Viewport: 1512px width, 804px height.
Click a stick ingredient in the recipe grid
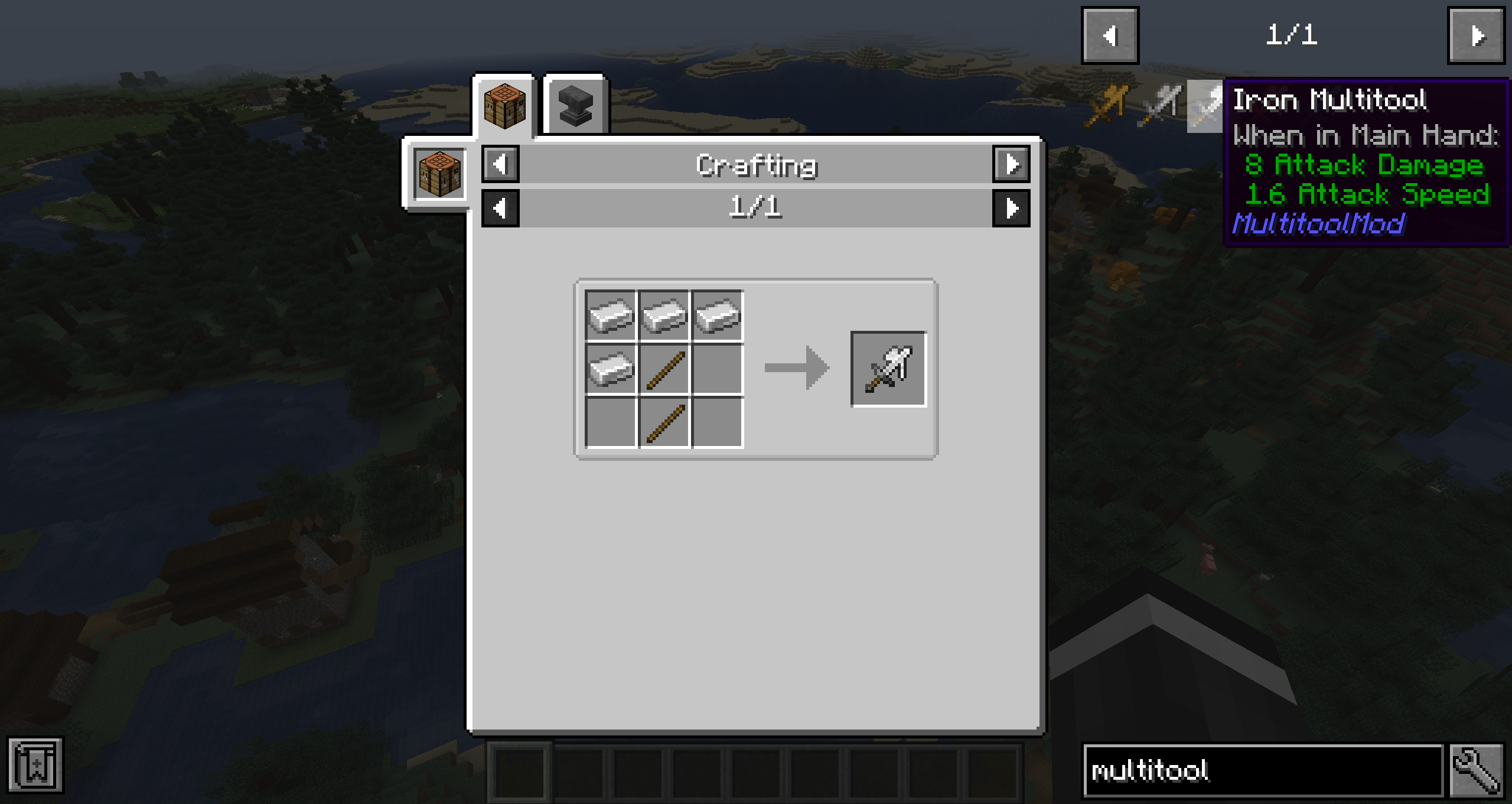[663, 367]
